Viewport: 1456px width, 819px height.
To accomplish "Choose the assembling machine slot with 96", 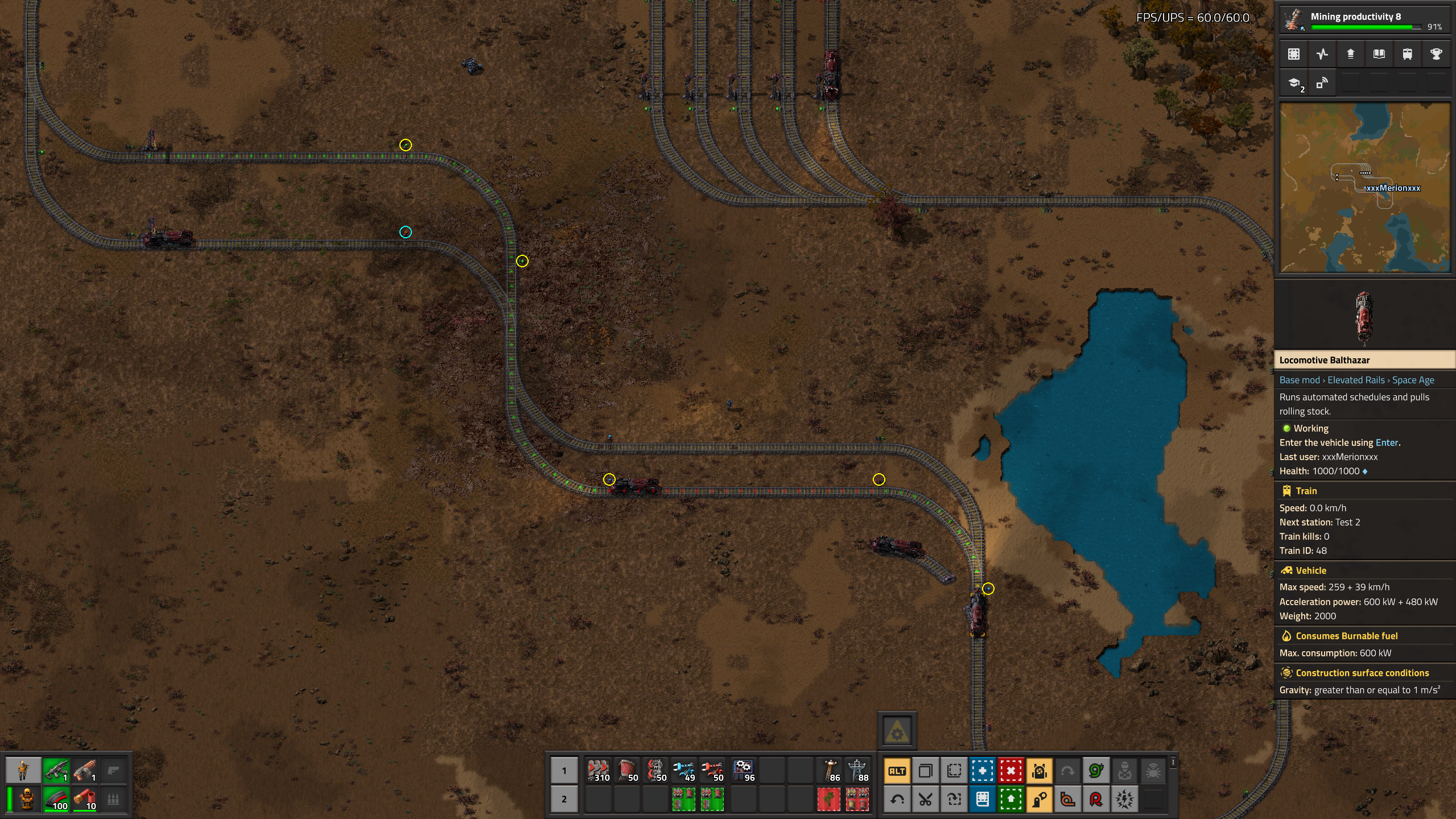I will (743, 771).
